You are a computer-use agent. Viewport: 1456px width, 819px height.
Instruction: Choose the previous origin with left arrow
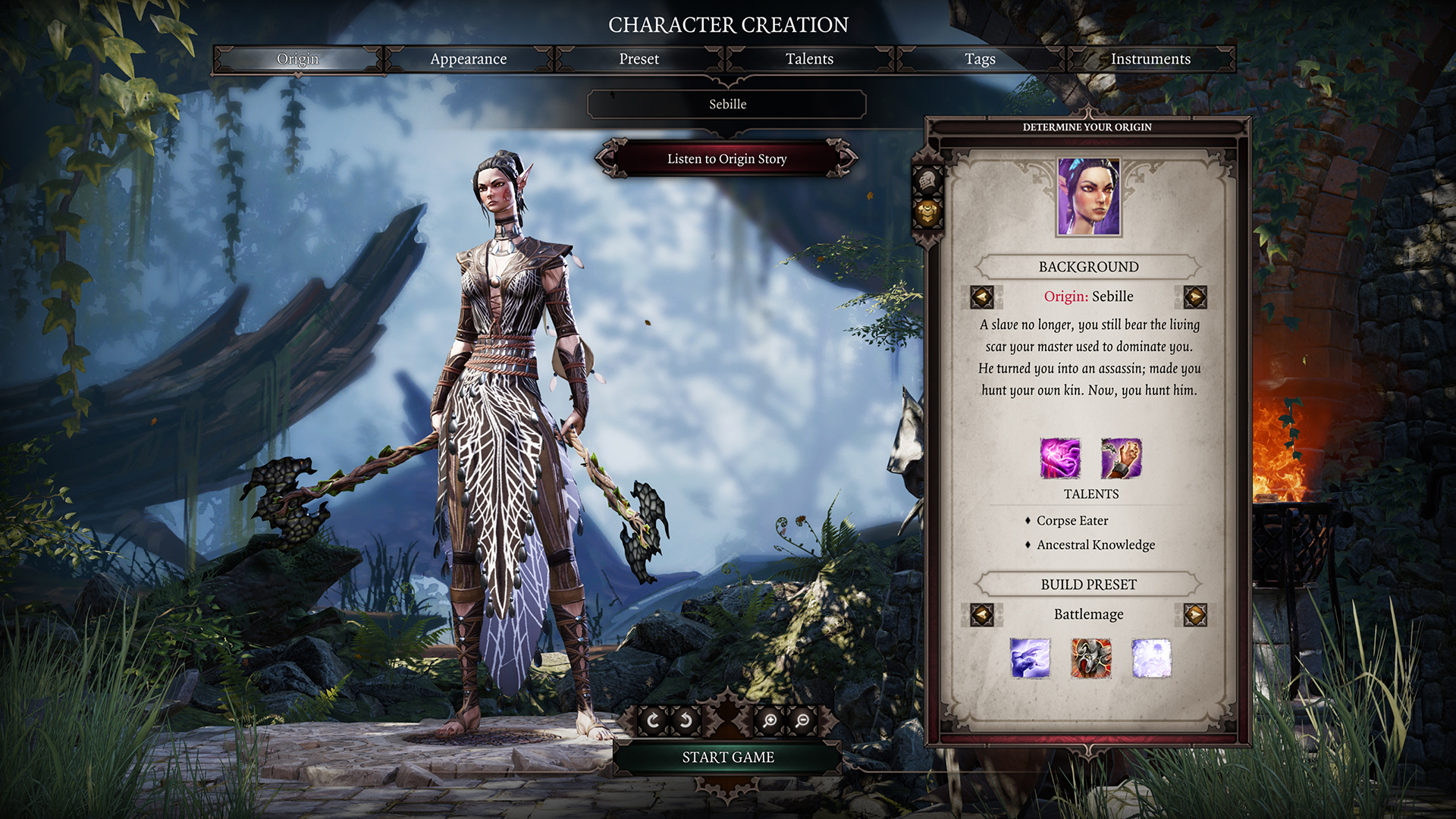(982, 297)
